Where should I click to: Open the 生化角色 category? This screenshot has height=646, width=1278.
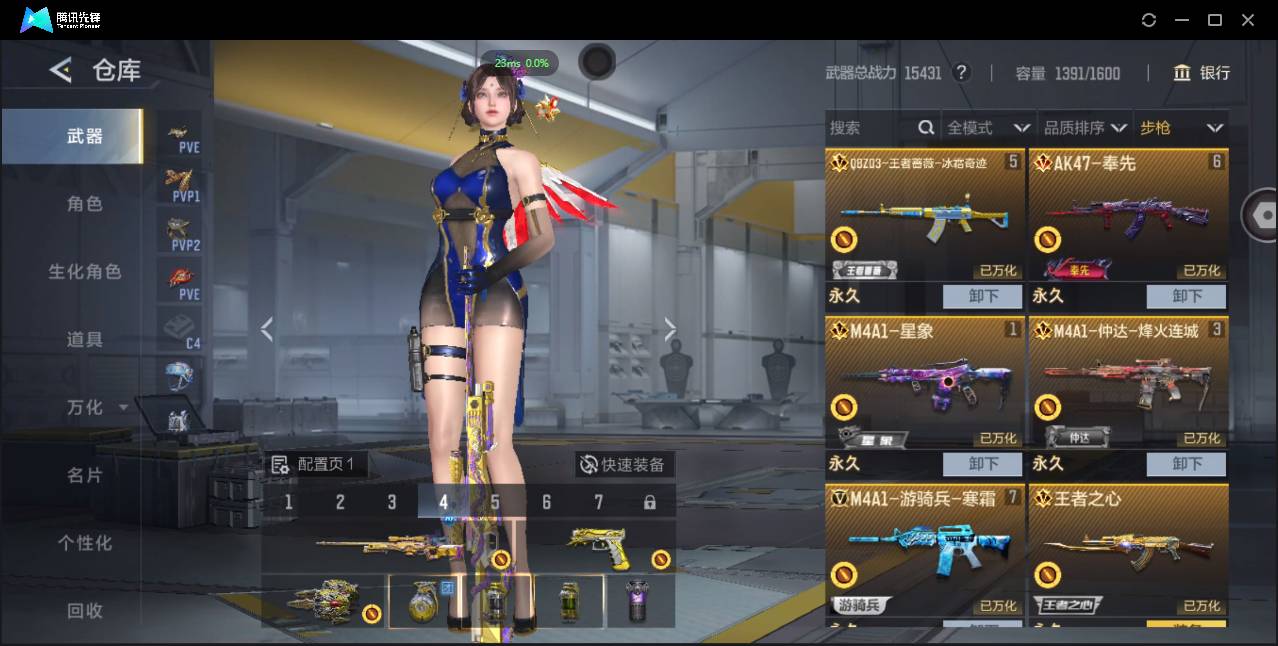pyautogui.click(x=85, y=272)
